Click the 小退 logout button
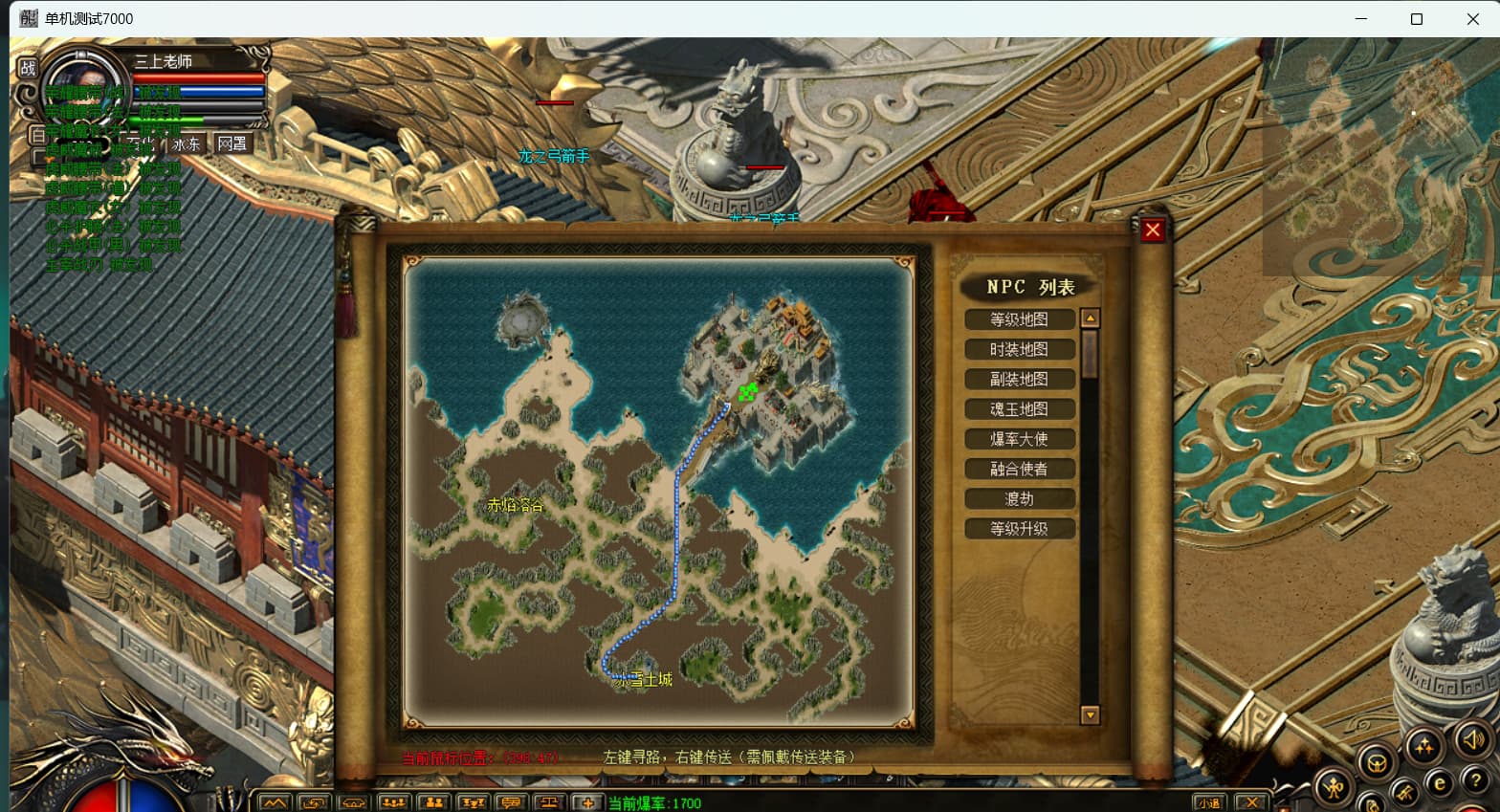 pyautogui.click(x=1209, y=803)
